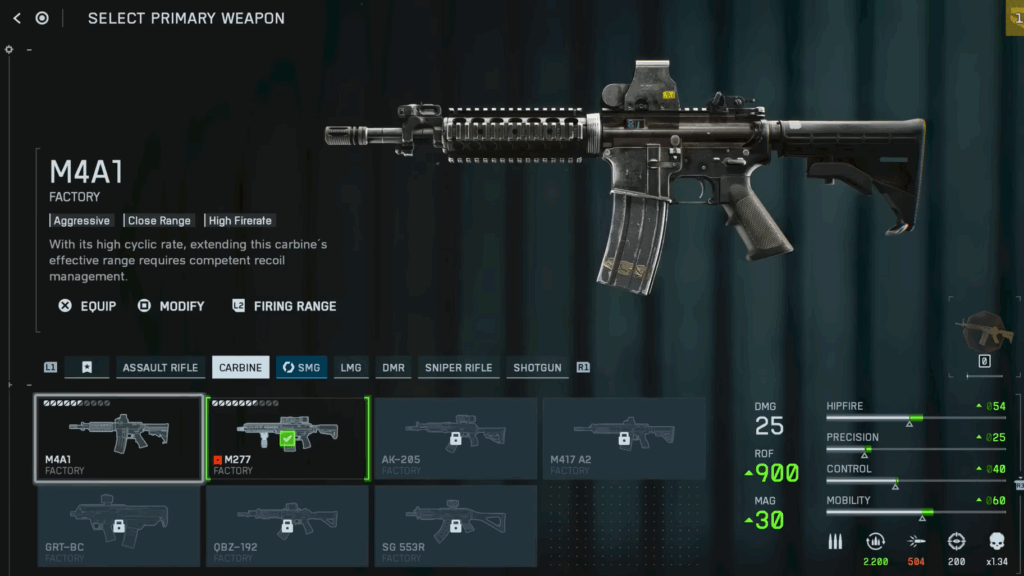The width and height of the screenshot is (1024, 576).
Task: Select the Carbine category tab
Action: 240,368
